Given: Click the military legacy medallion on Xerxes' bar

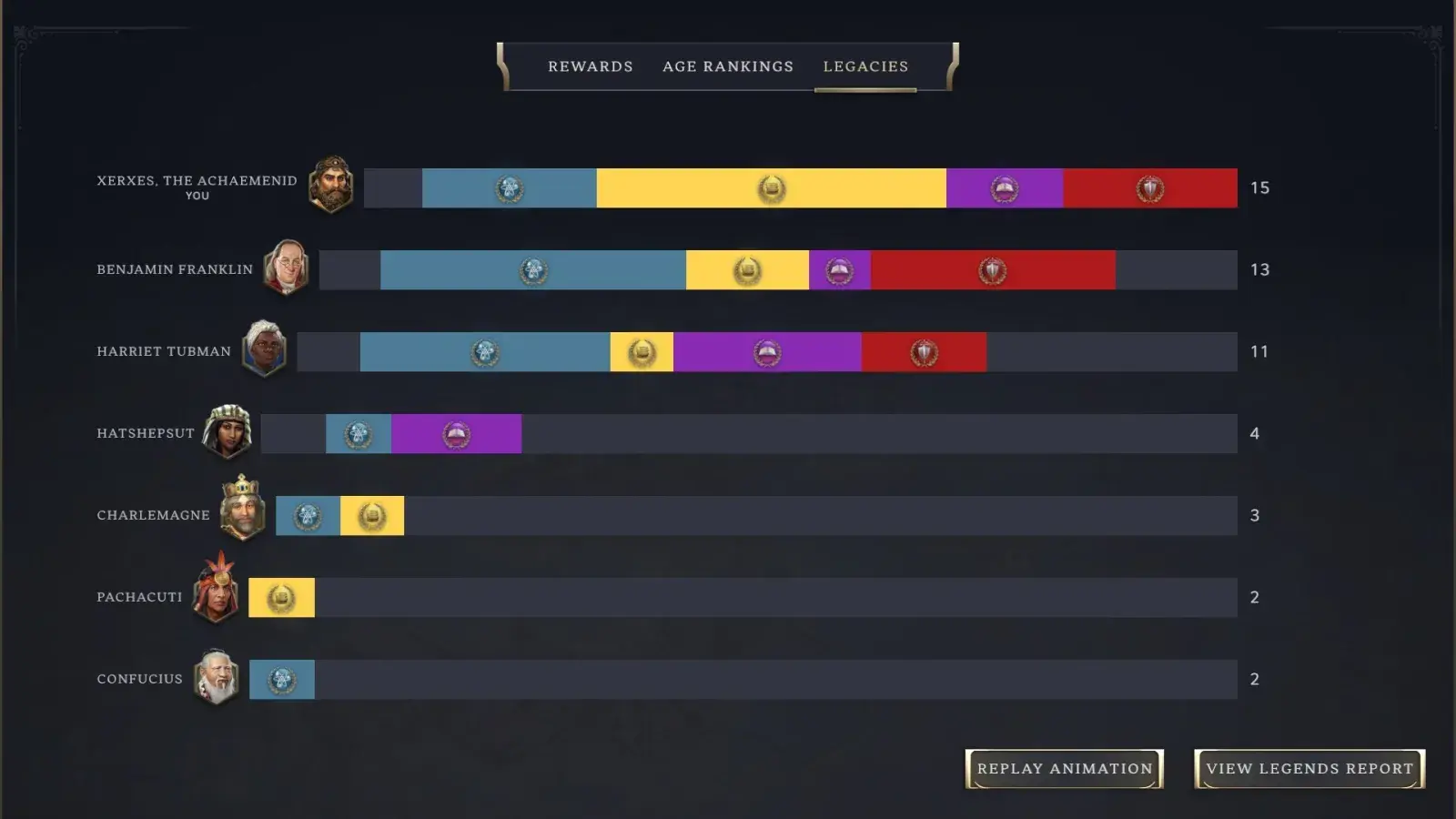Looking at the screenshot, I should pyautogui.click(x=1148, y=188).
